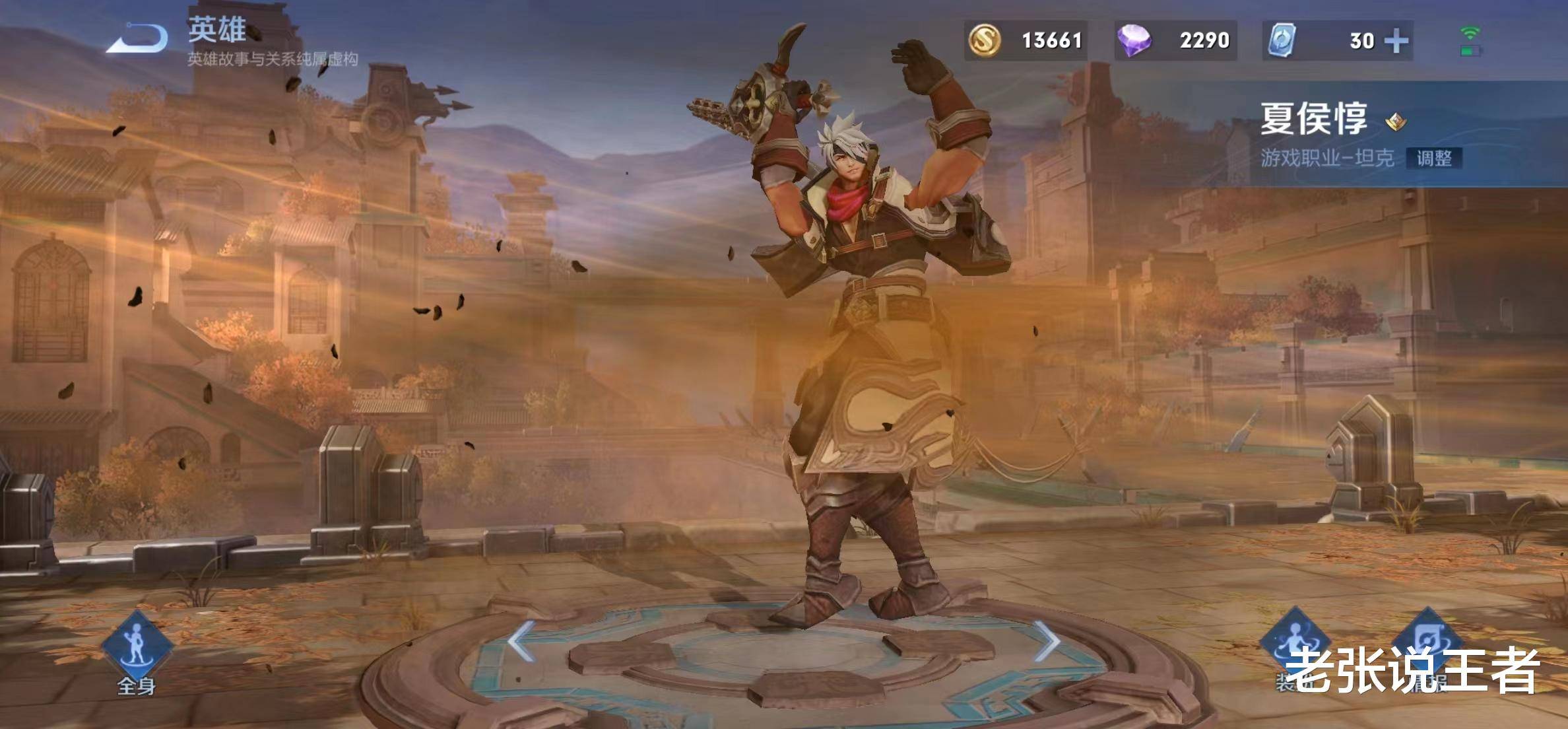Screen dimensions: 1568x729
Task: Show the previous hero with left arrow
Action: click(521, 641)
